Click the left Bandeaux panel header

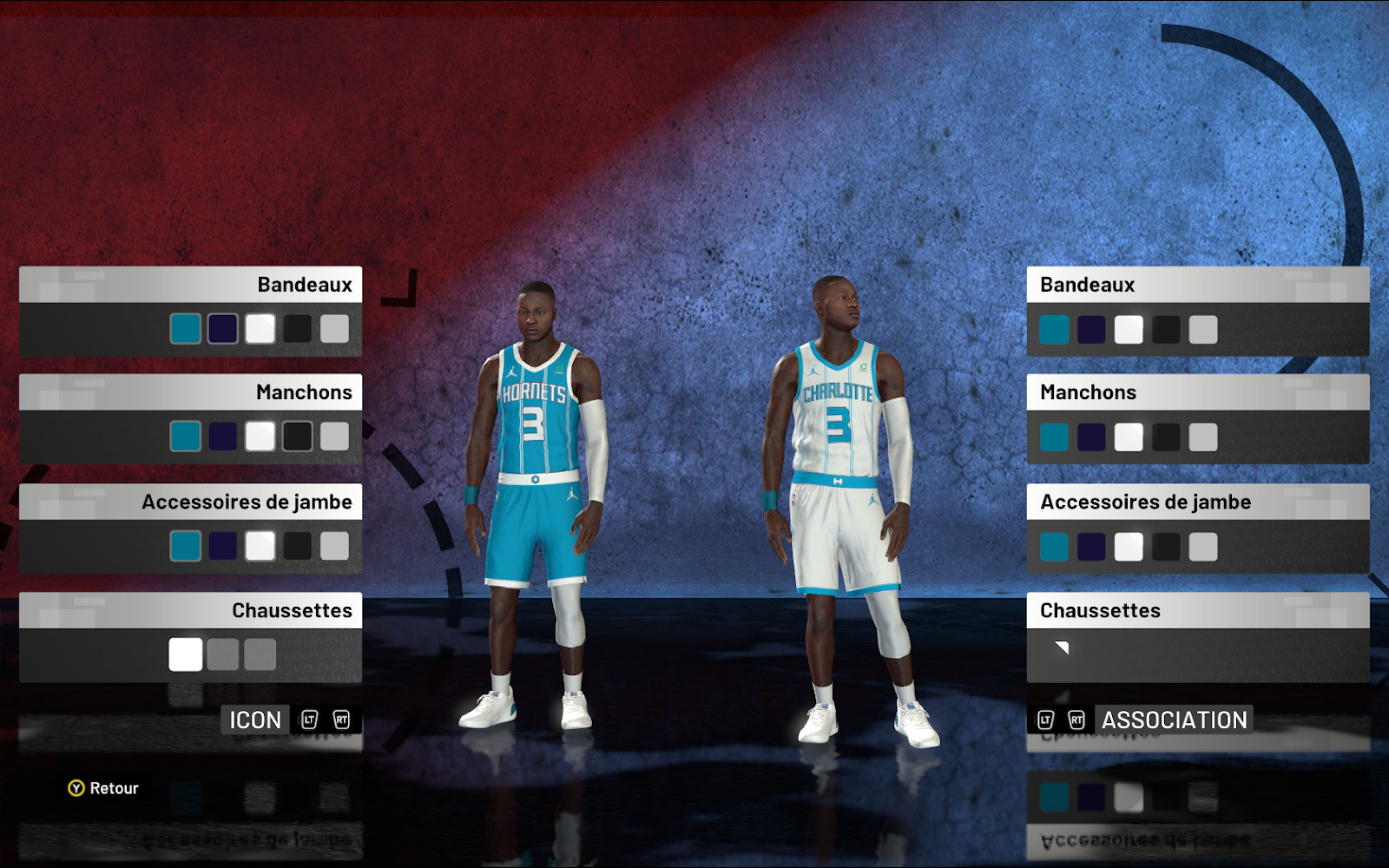click(x=191, y=284)
